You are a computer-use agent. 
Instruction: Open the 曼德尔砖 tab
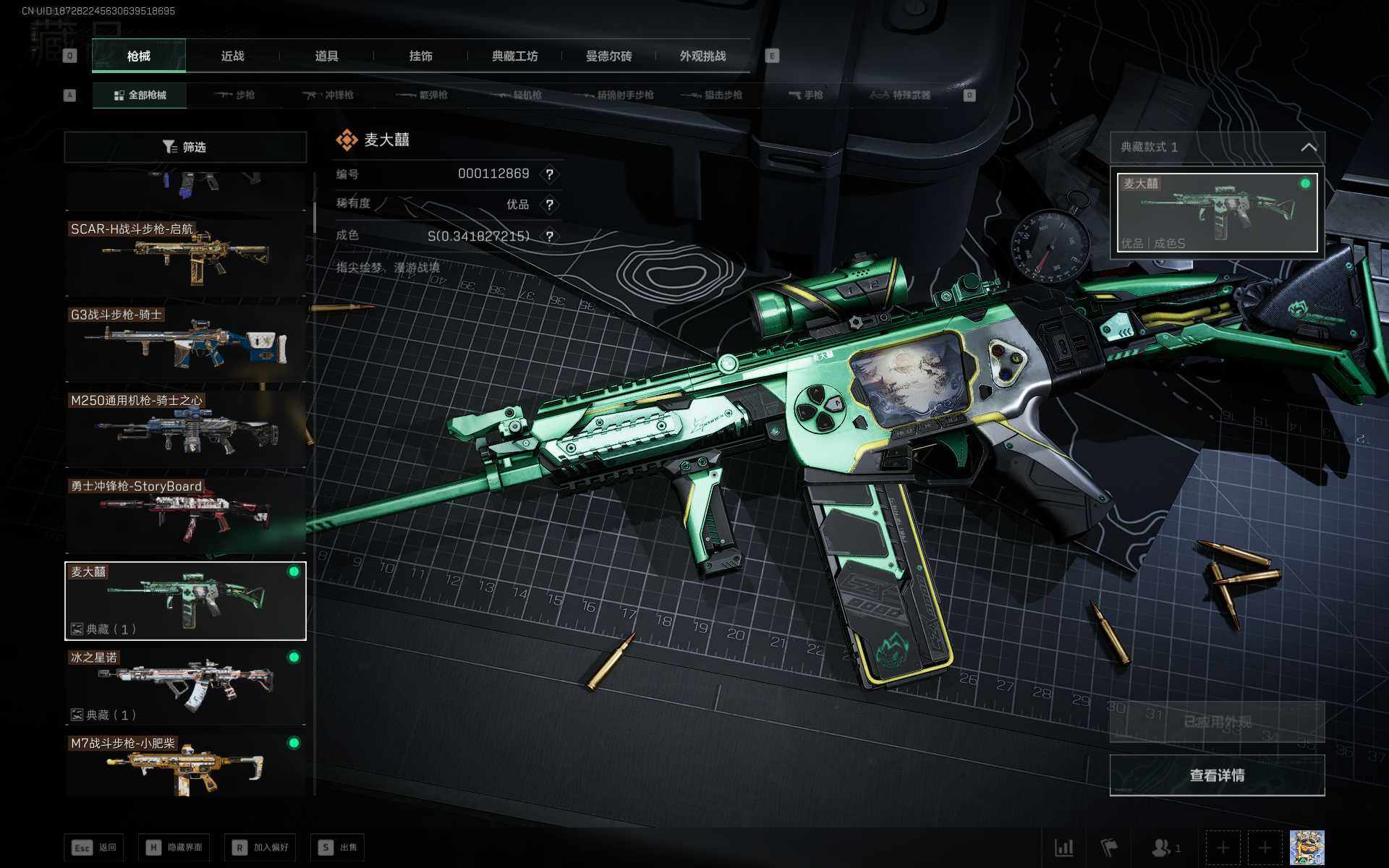tap(608, 56)
